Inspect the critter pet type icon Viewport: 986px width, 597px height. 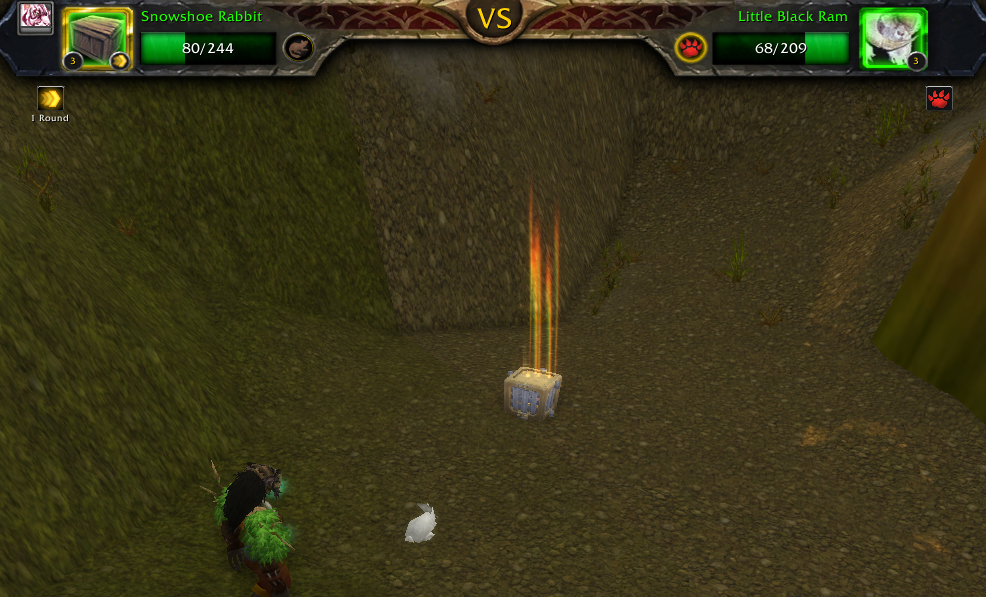297,47
